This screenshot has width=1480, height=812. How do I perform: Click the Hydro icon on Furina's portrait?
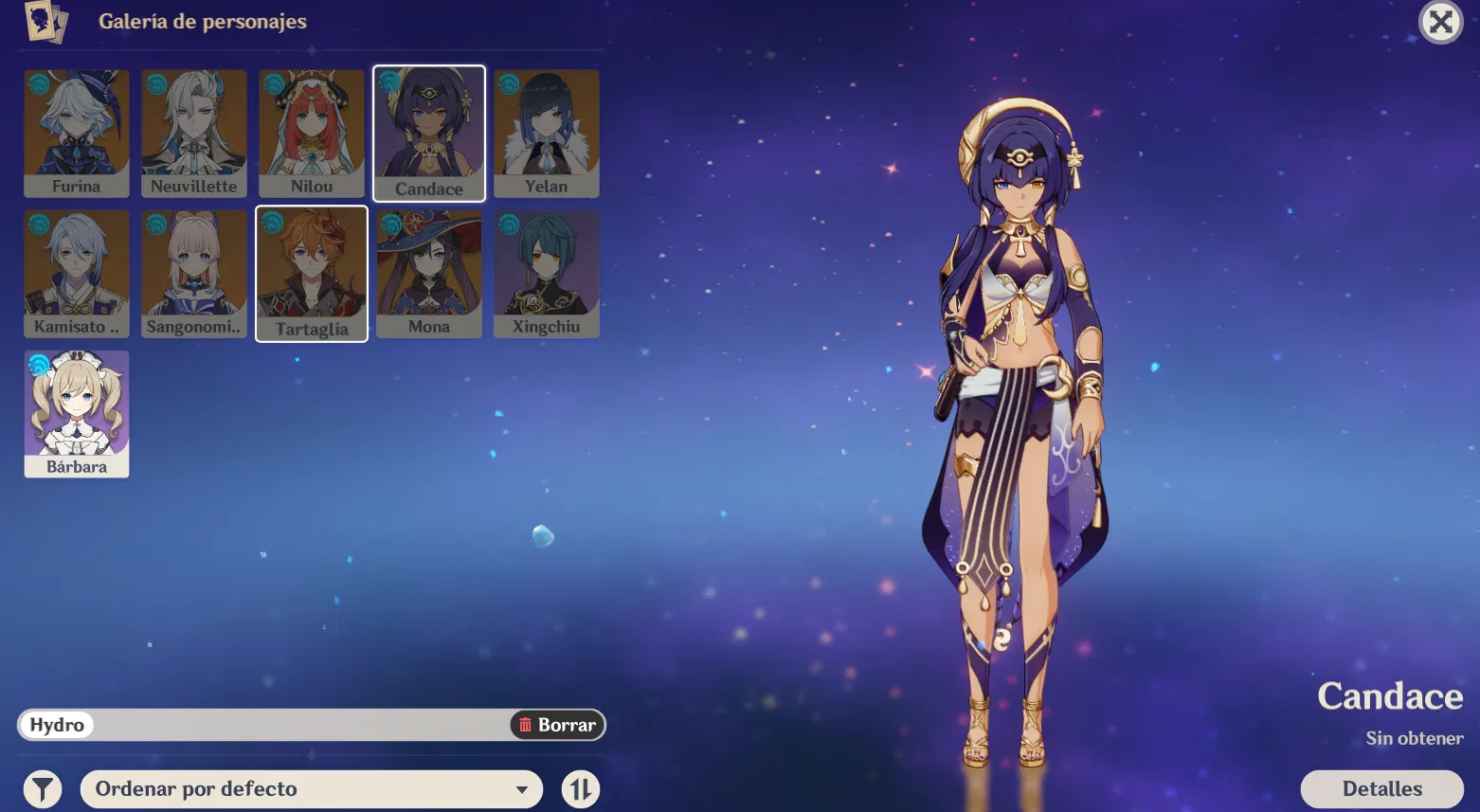pyautogui.click(x=37, y=83)
